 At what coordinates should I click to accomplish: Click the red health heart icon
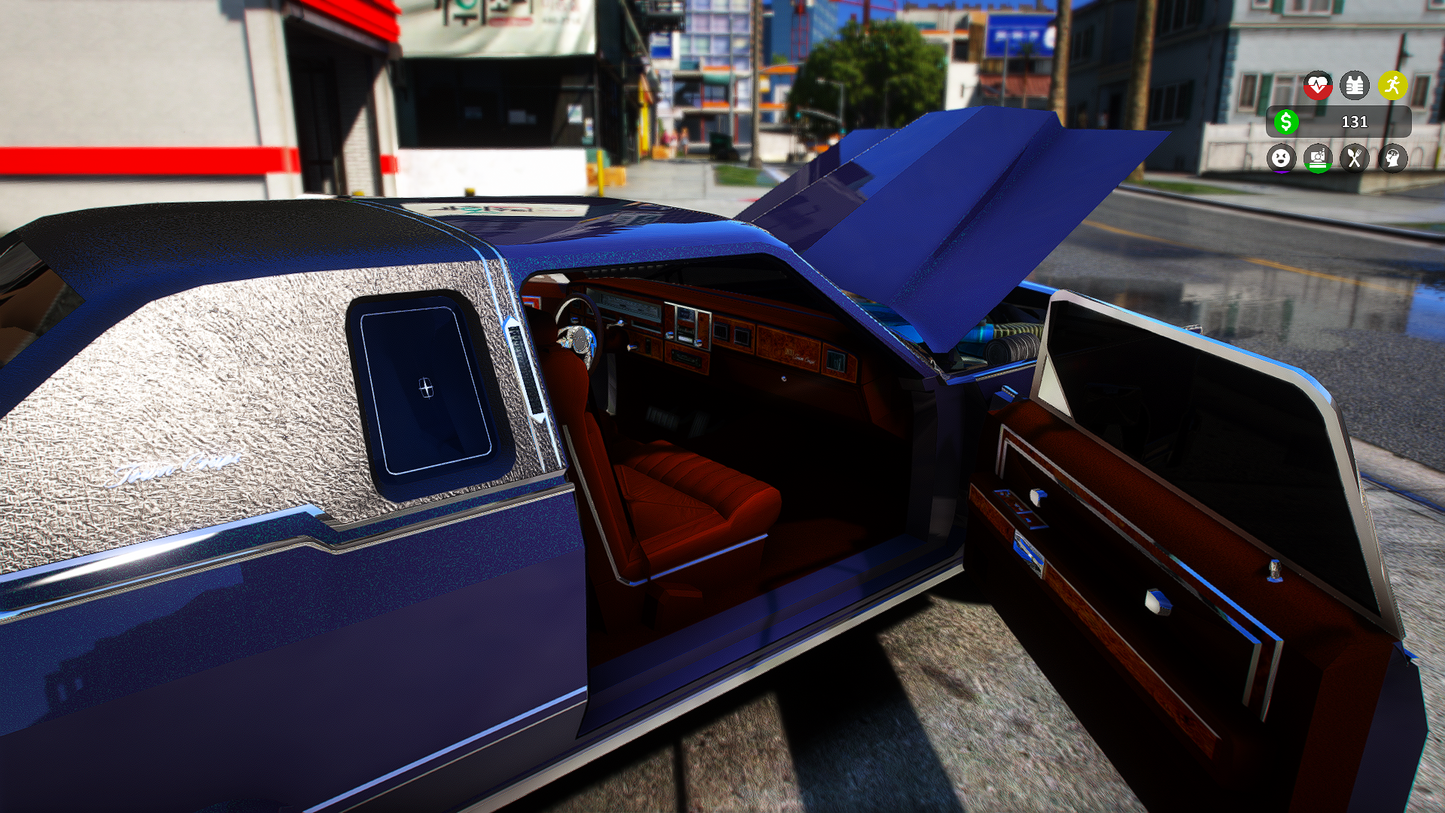pyautogui.click(x=1318, y=85)
